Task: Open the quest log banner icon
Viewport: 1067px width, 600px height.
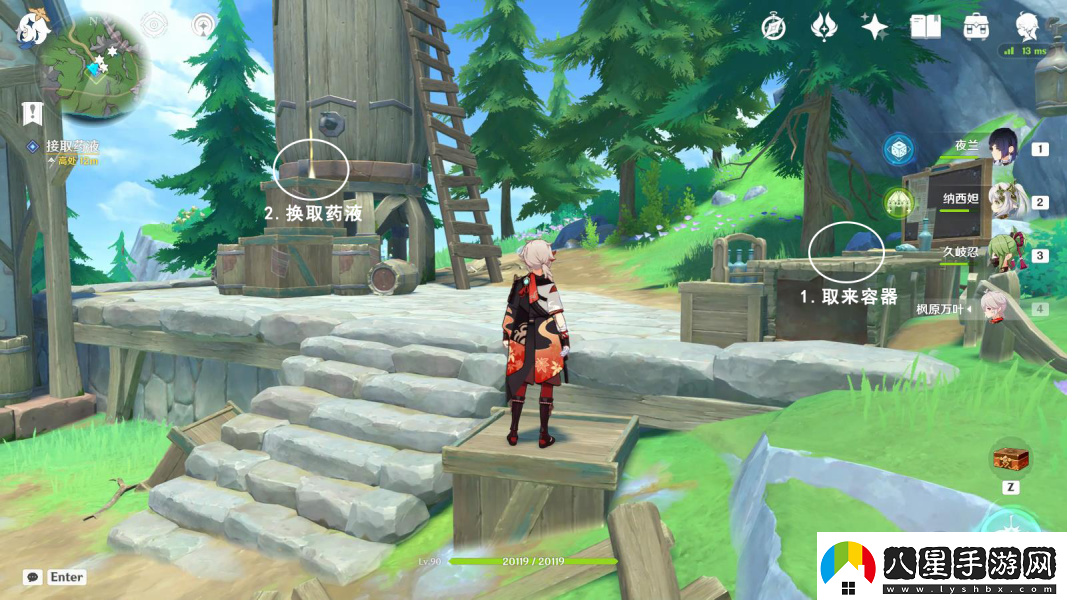Action: click(x=32, y=111)
